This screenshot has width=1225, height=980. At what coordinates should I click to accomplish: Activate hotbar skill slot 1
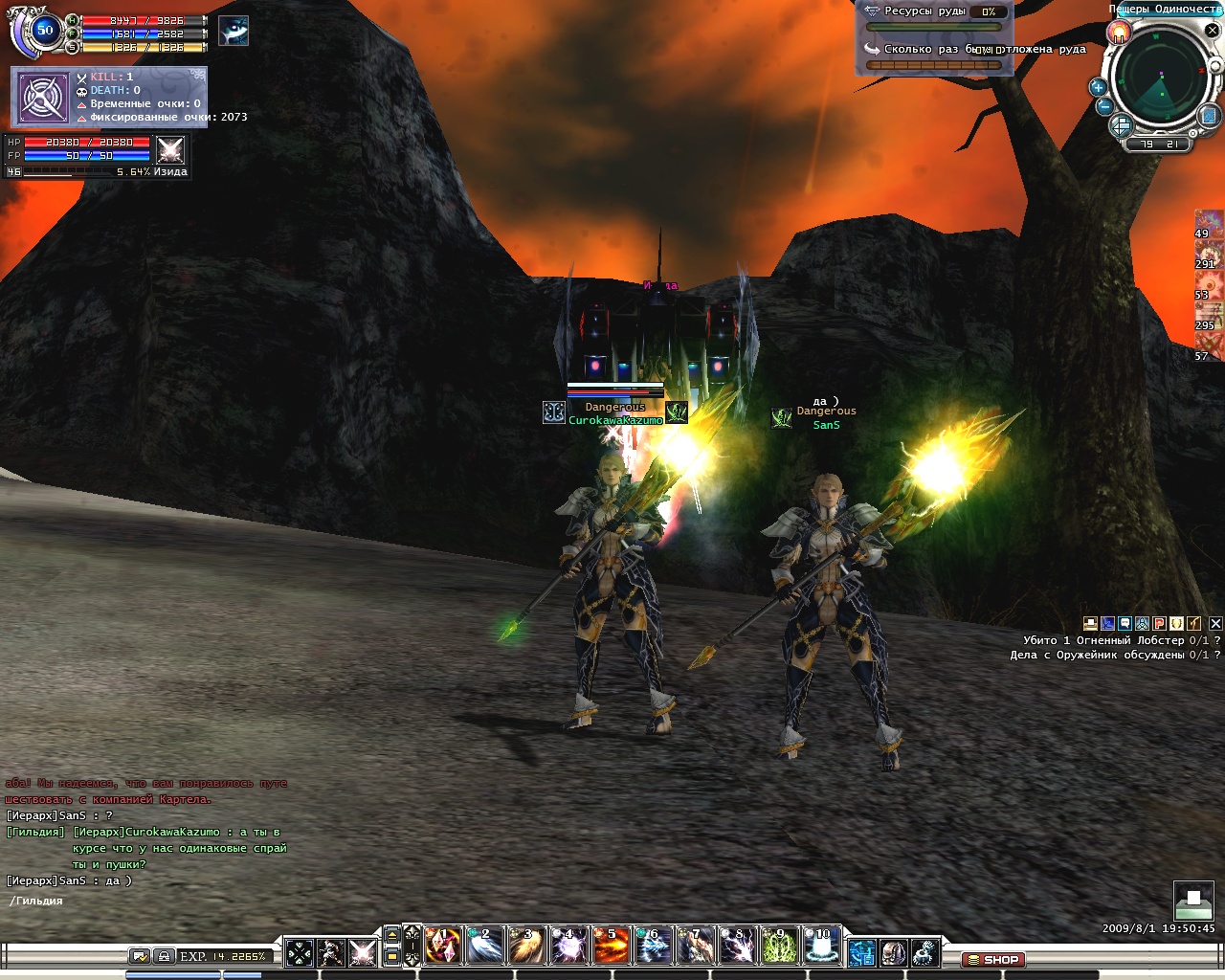pyautogui.click(x=443, y=947)
